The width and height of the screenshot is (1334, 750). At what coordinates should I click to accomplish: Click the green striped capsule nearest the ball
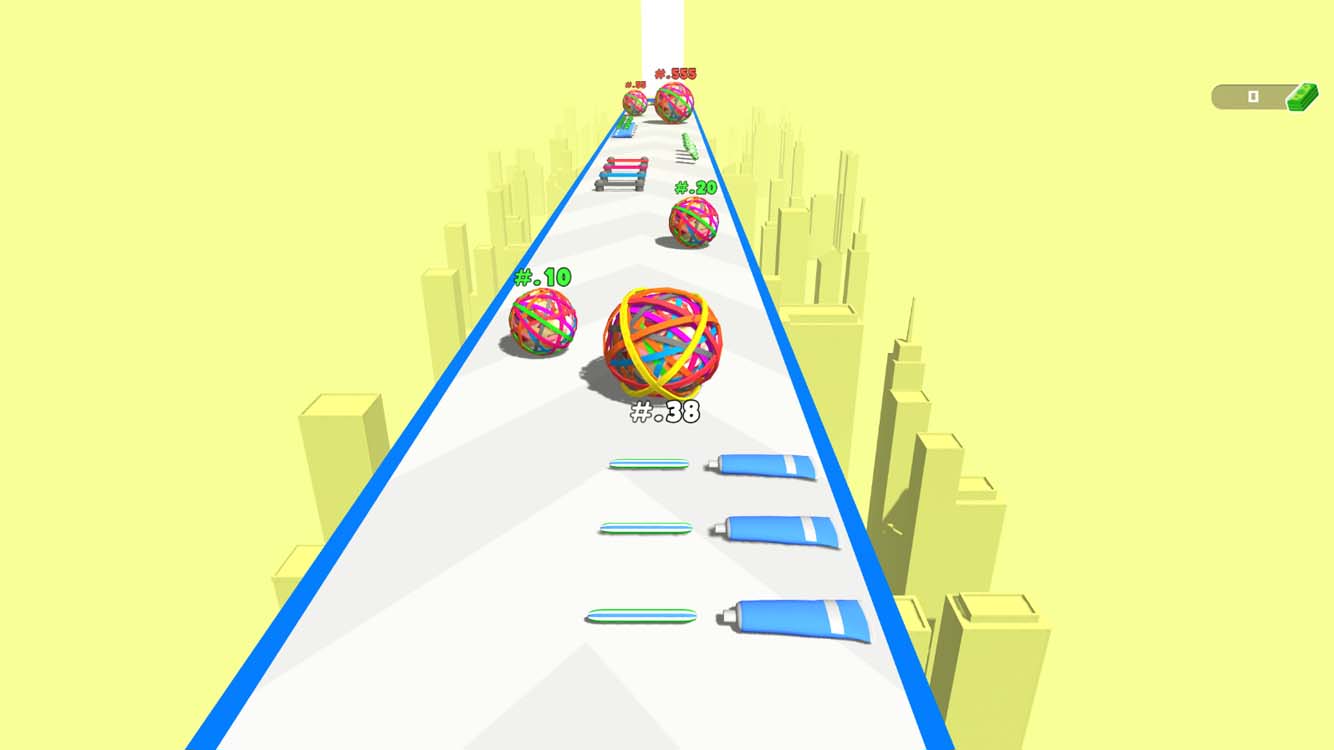pos(648,464)
